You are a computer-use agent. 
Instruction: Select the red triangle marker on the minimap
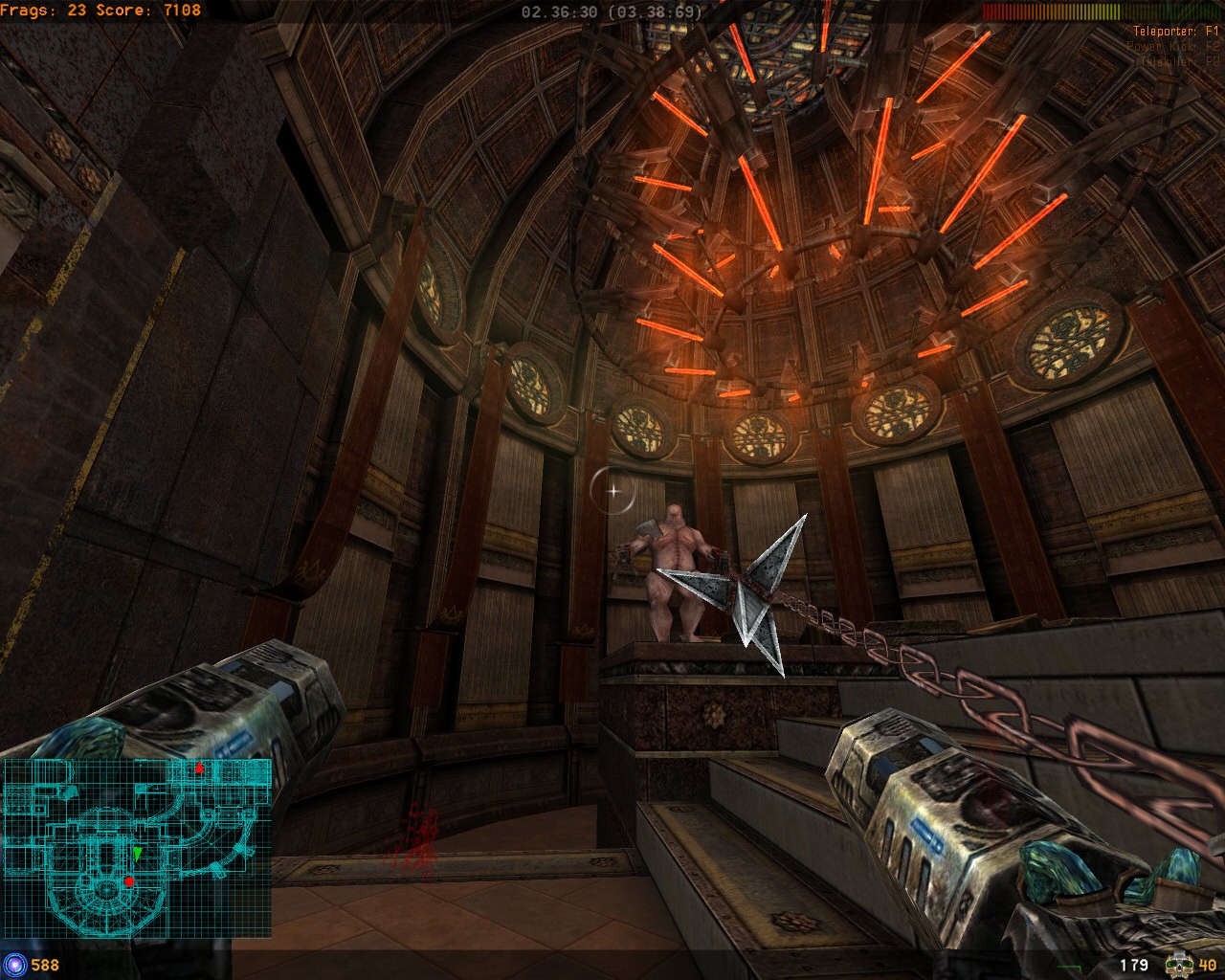coord(199,768)
